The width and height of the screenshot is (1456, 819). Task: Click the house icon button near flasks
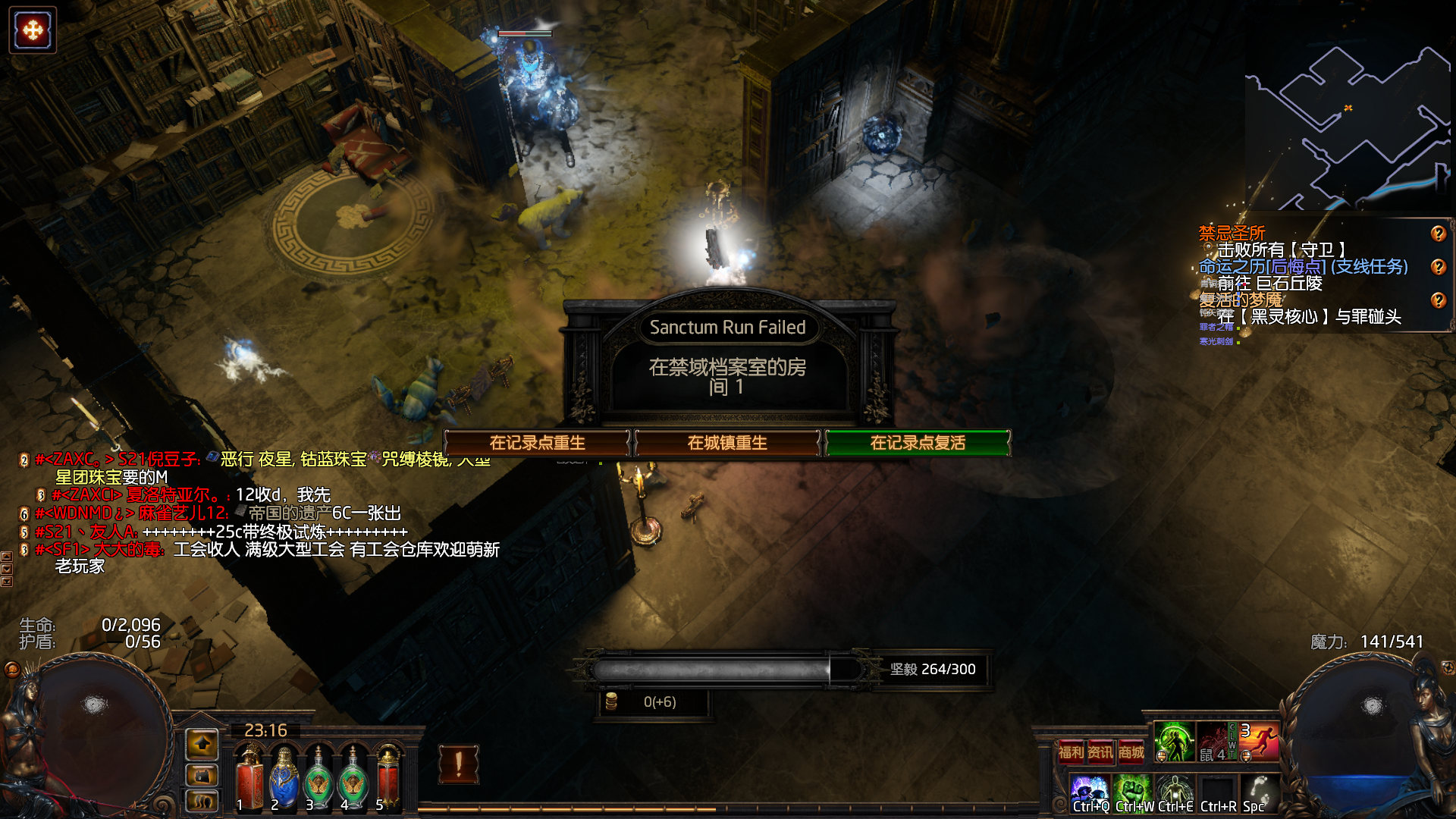pos(202,745)
